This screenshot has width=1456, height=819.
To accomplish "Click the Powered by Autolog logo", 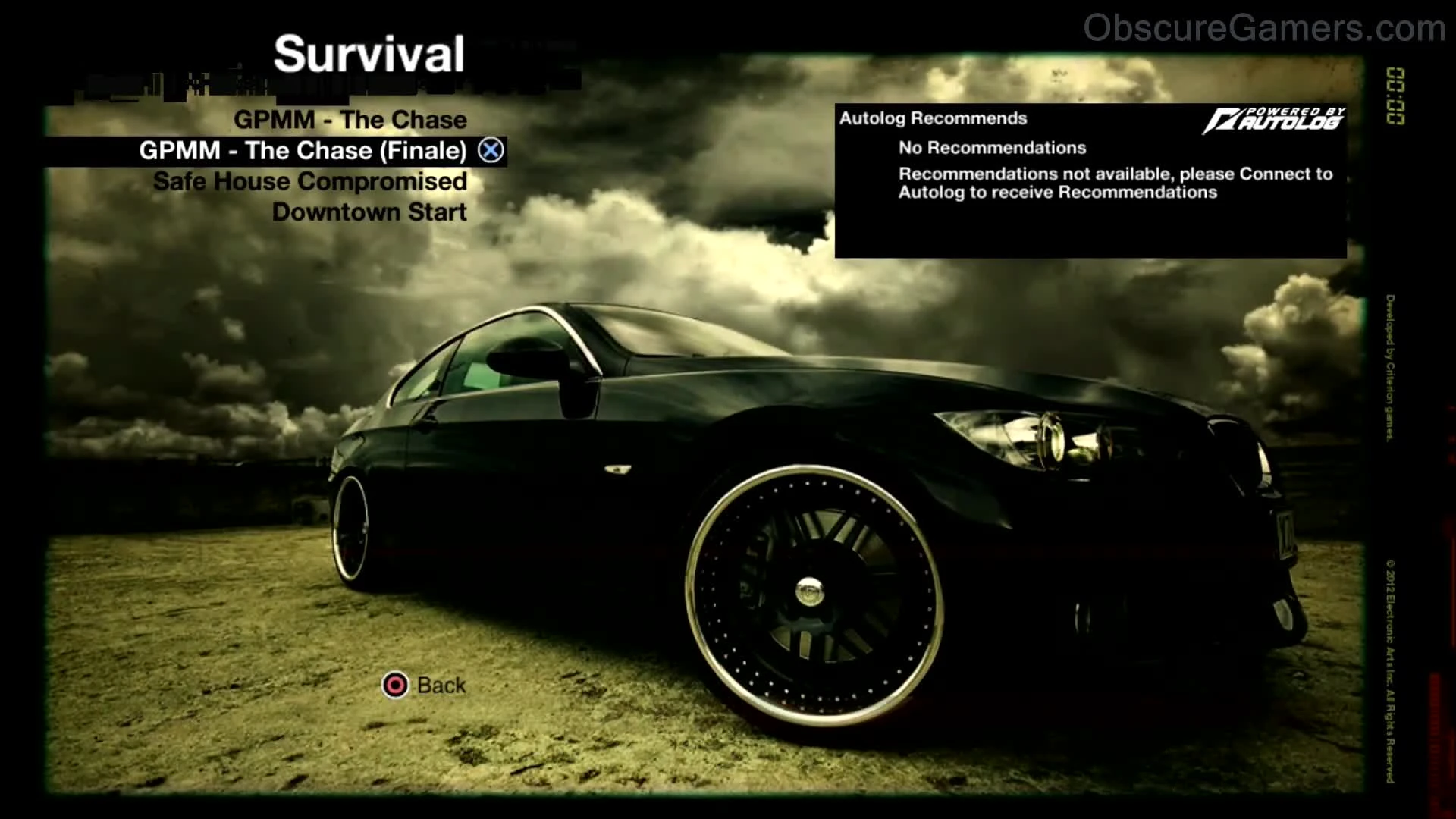I will [x=1280, y=119].
